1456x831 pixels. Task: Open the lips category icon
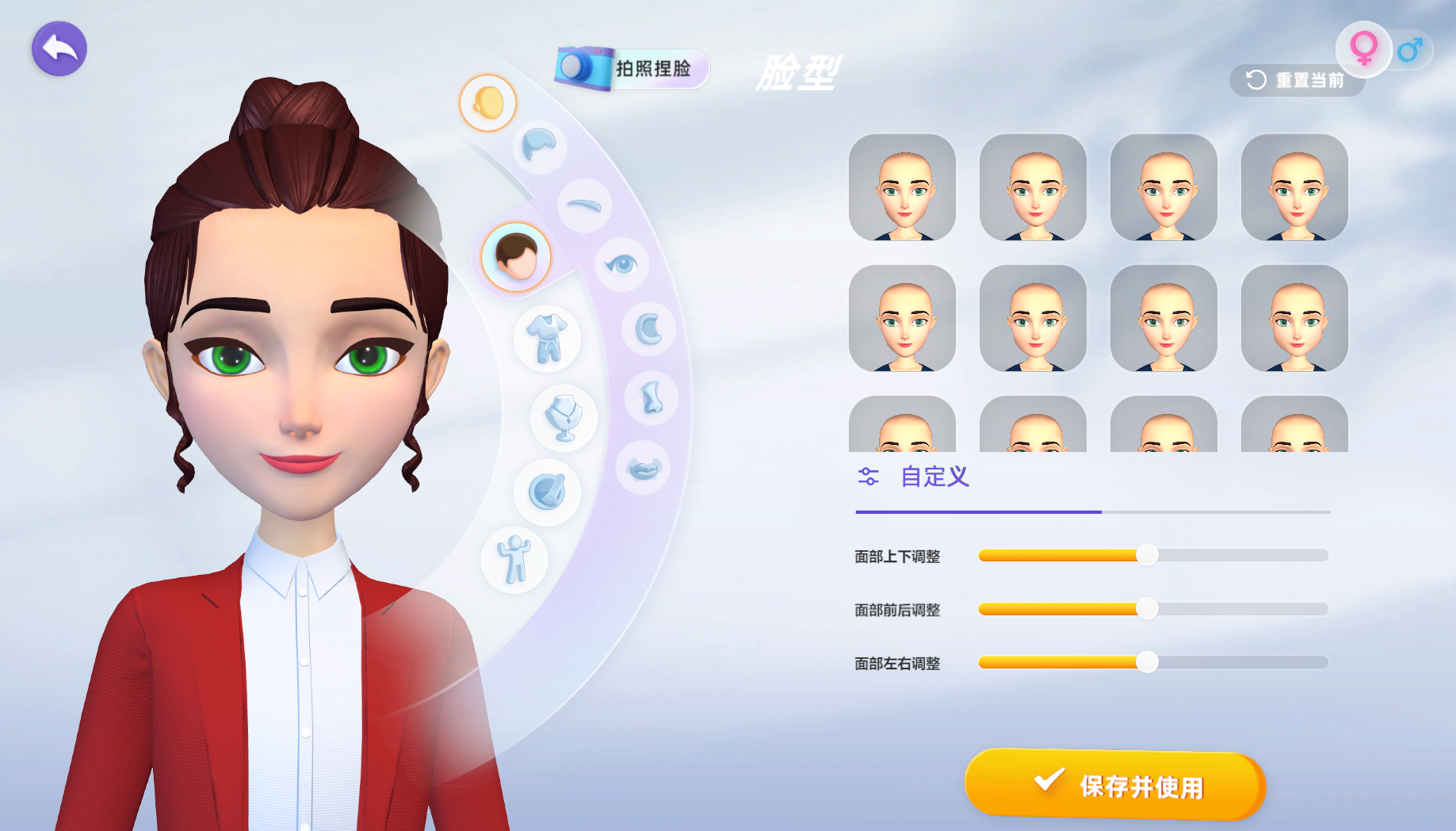tap(643, 469)
